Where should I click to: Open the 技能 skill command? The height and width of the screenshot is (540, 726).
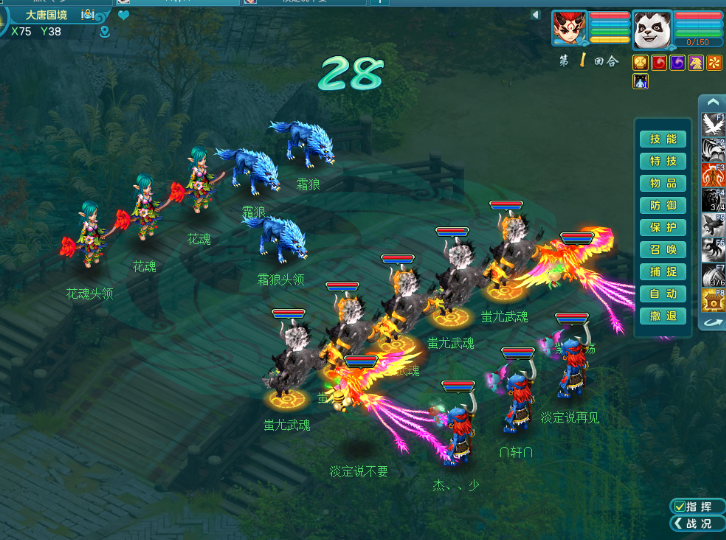tap(662, 139)
